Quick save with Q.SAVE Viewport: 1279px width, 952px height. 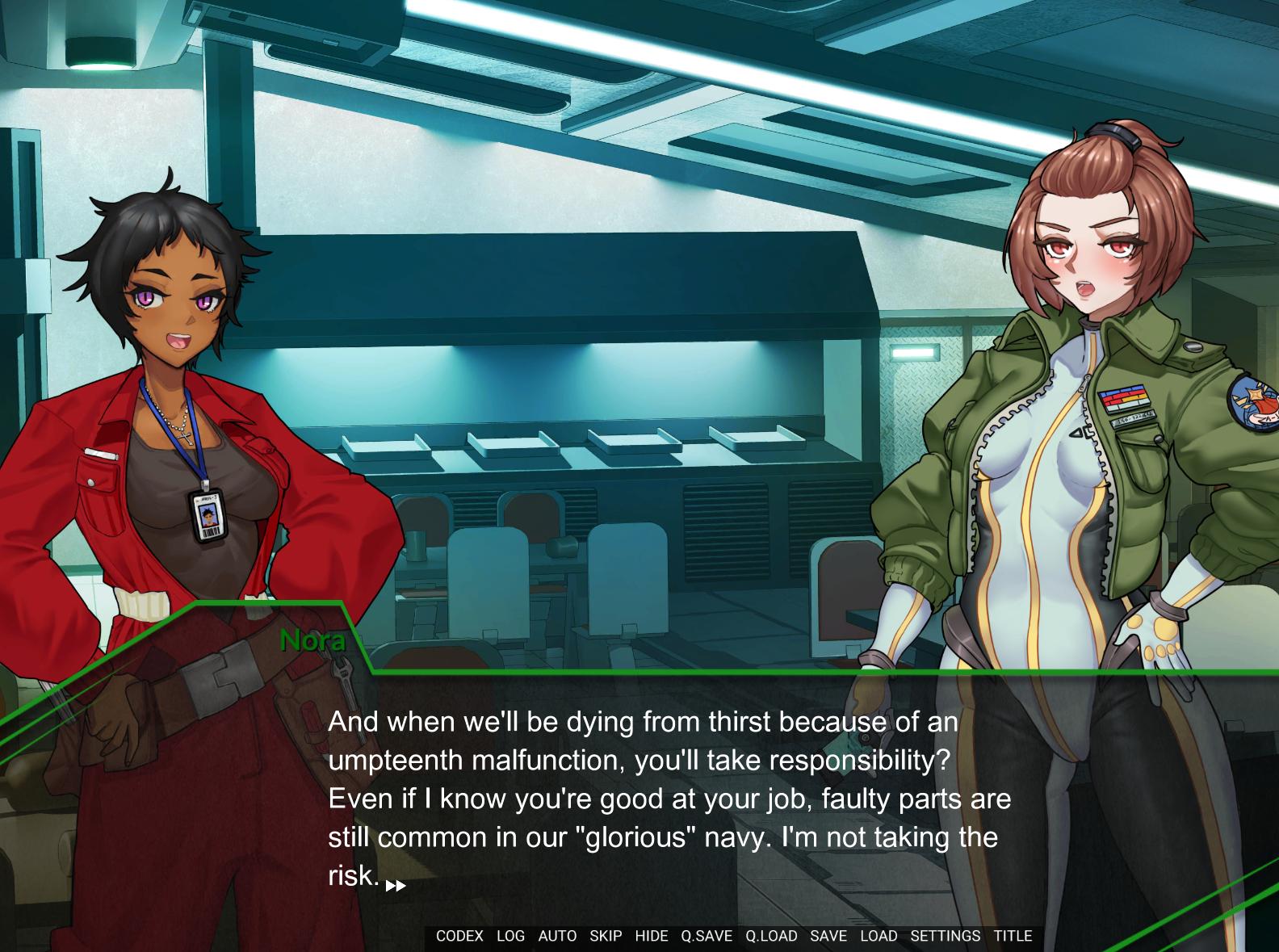point(707,936)
